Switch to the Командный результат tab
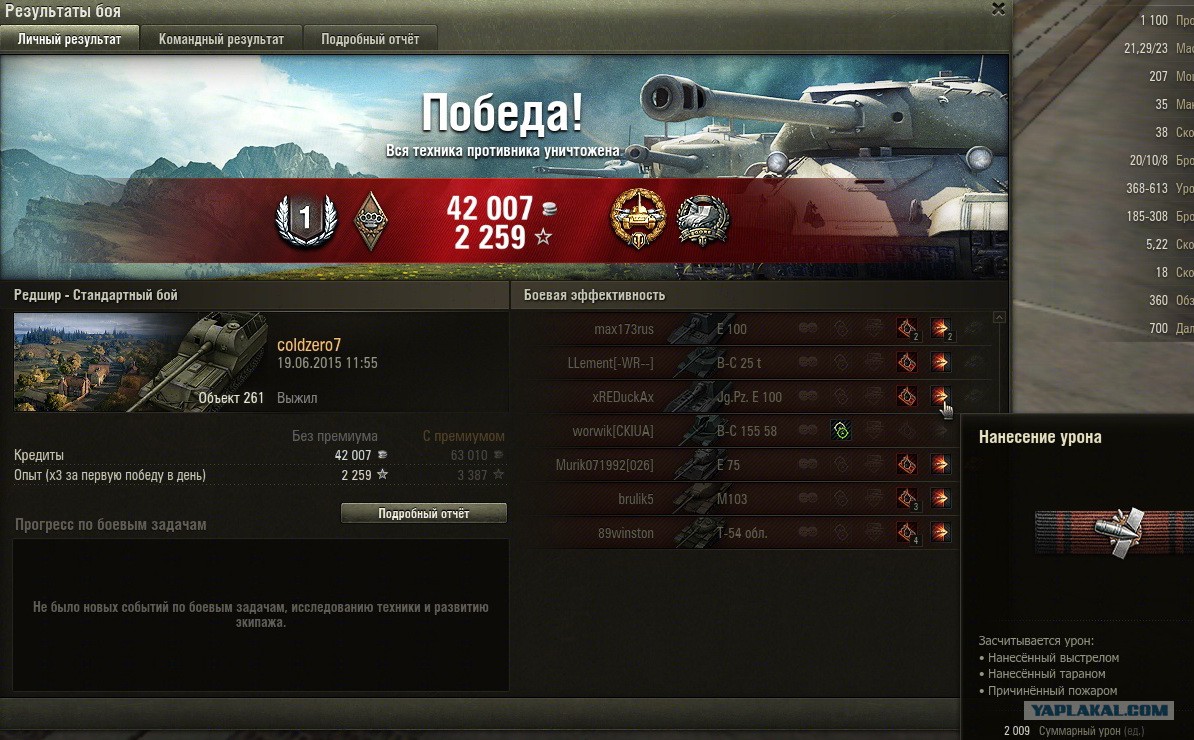 click(221, 39)
